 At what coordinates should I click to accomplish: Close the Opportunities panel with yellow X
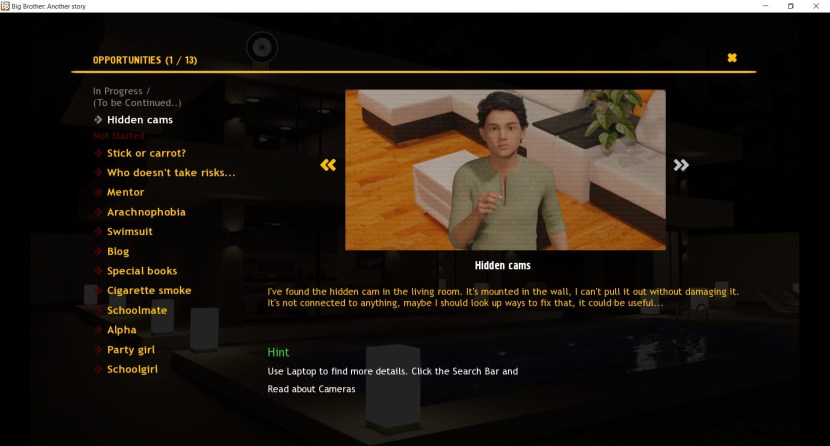click(732, 58)
